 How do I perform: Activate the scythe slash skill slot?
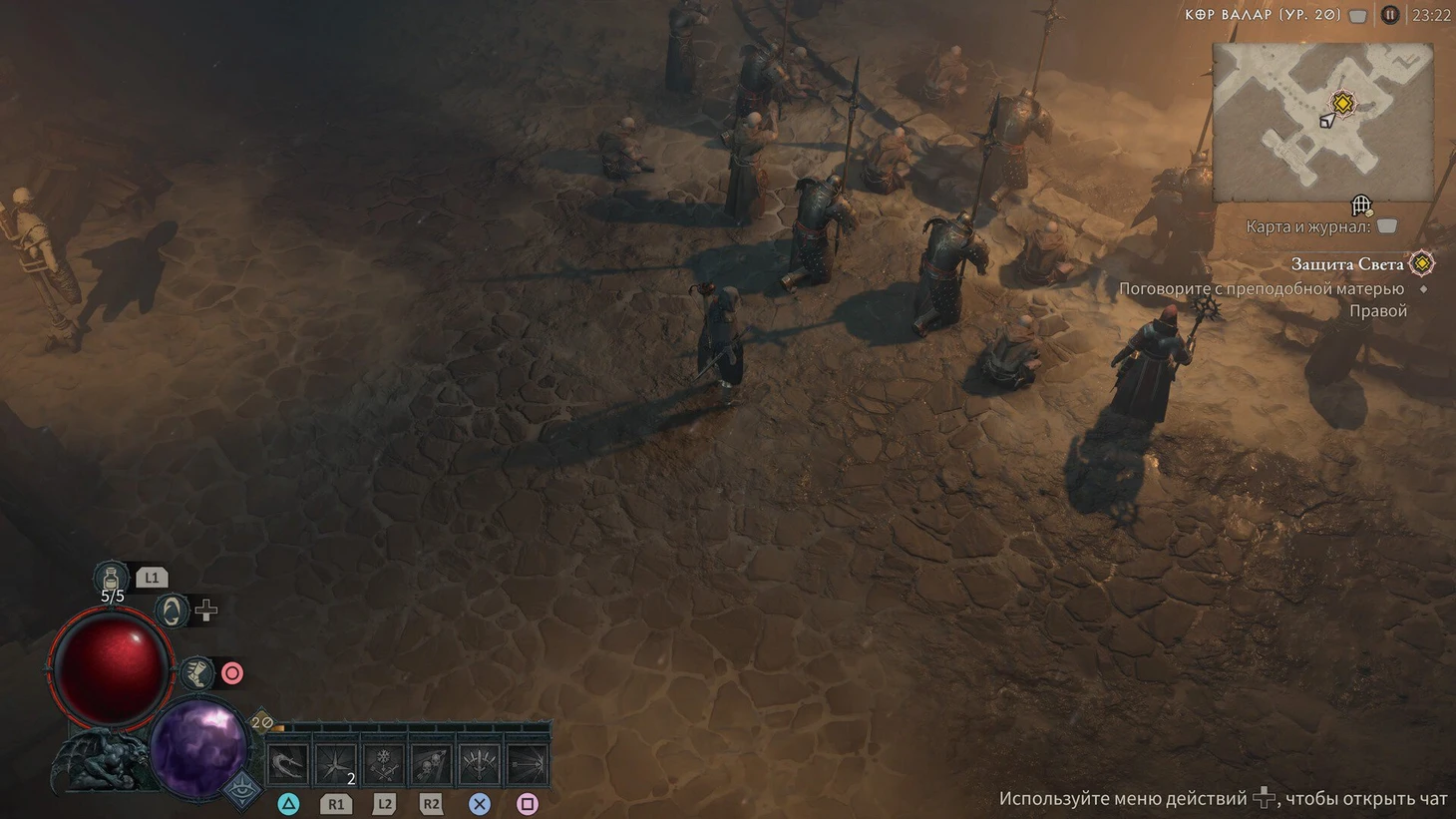point(287,766)
